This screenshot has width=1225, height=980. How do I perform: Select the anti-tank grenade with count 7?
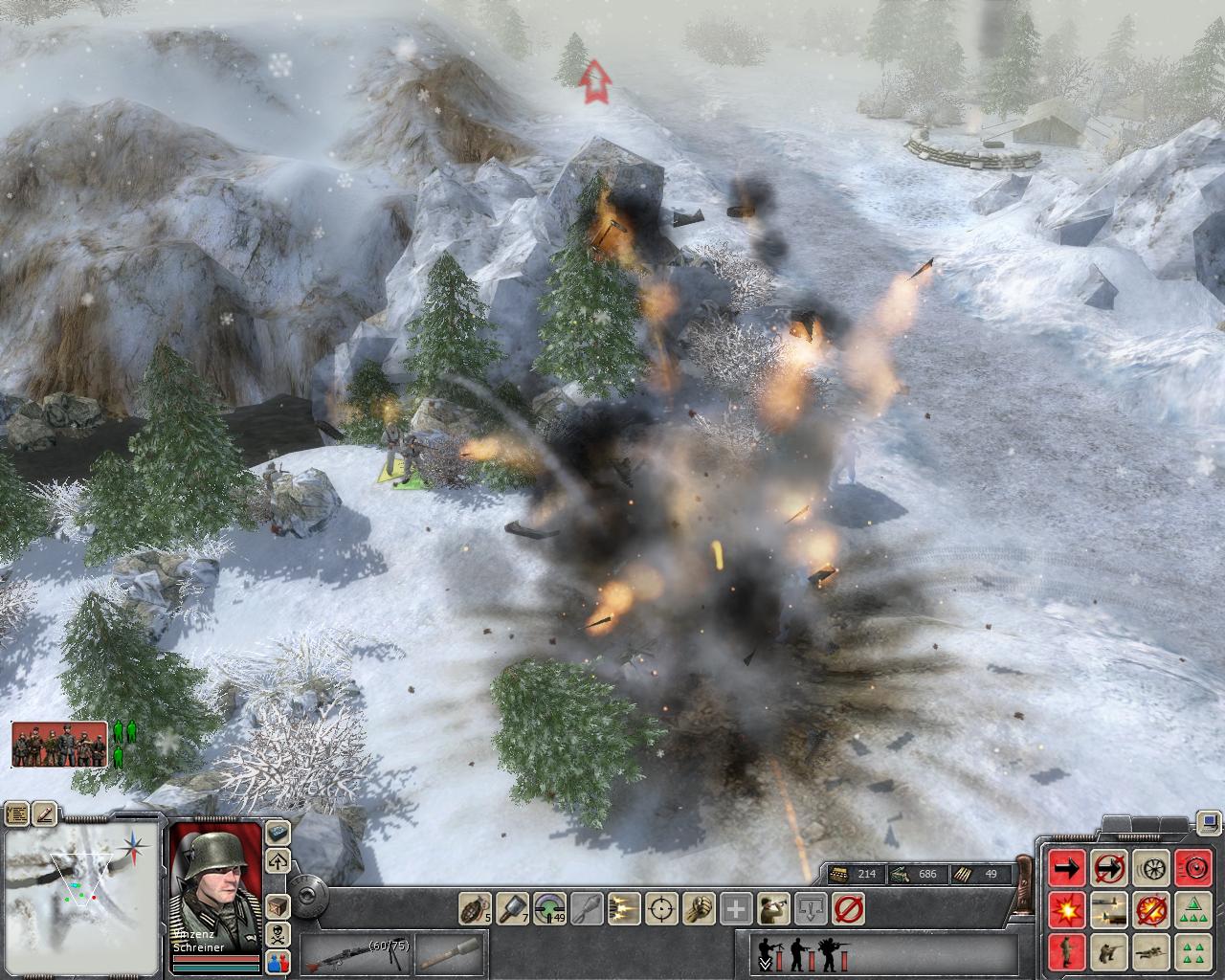513,906
